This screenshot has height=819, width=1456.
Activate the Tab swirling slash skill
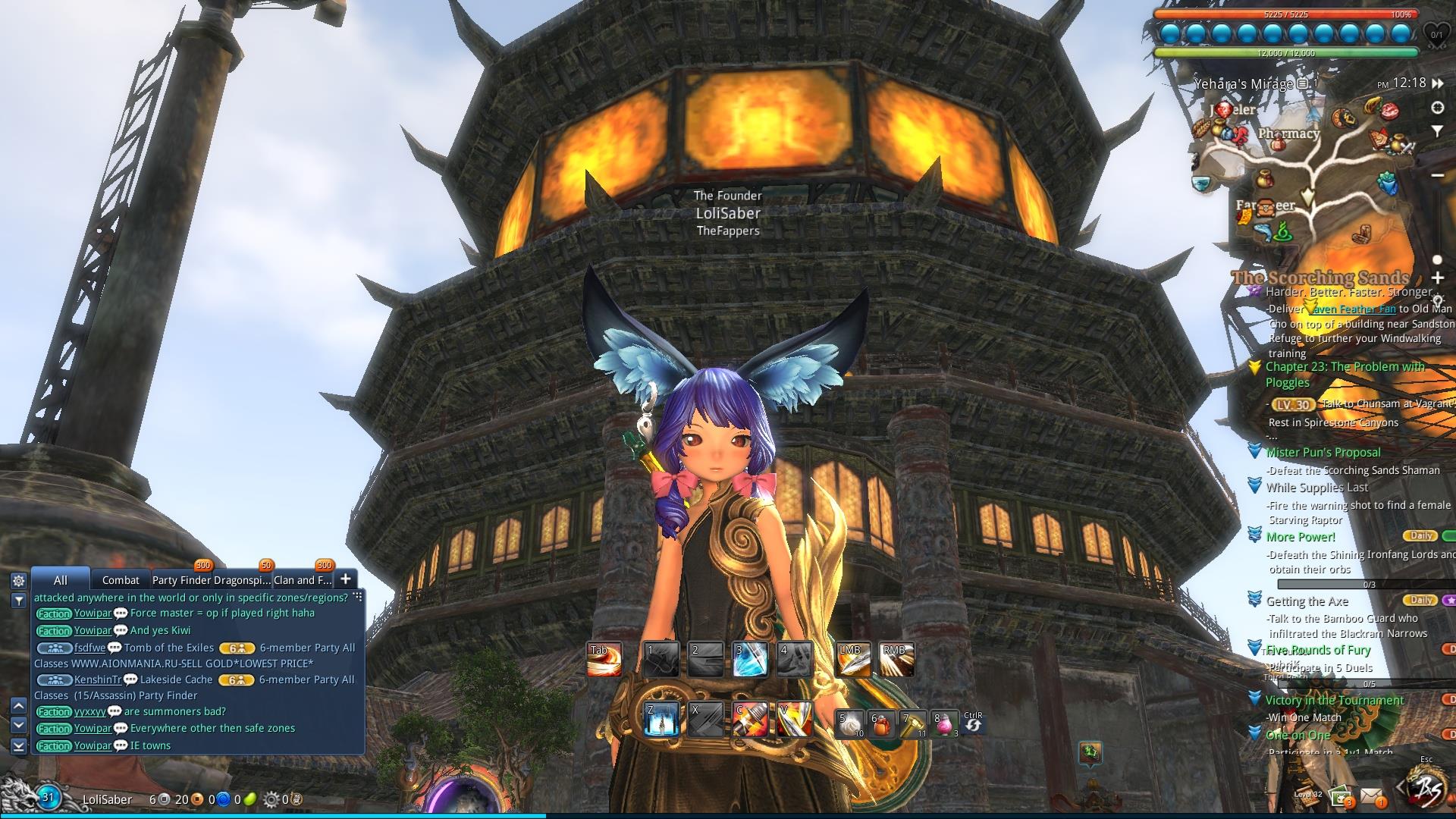(604, 660)
